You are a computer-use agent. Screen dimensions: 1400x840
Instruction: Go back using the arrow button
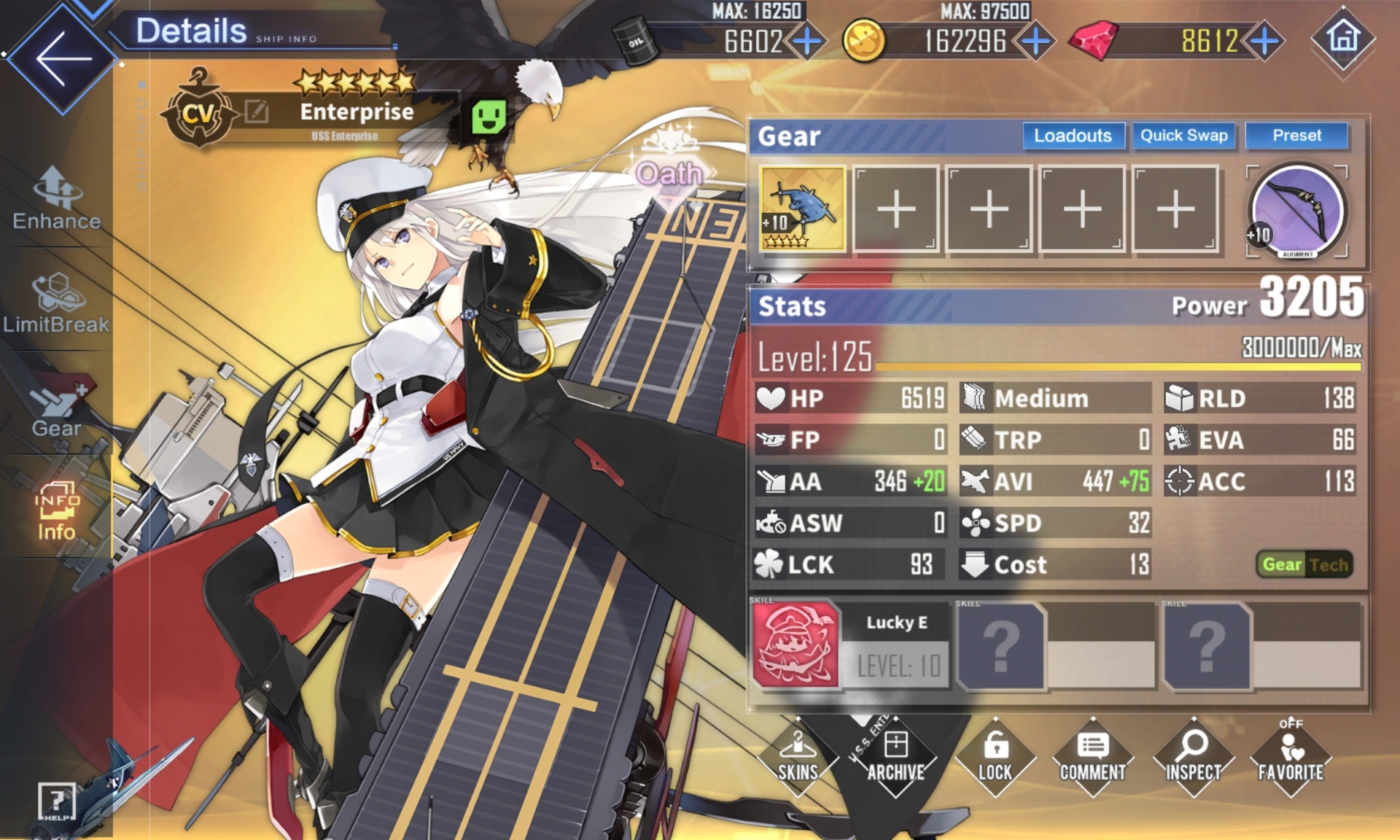tap(63, 58)
